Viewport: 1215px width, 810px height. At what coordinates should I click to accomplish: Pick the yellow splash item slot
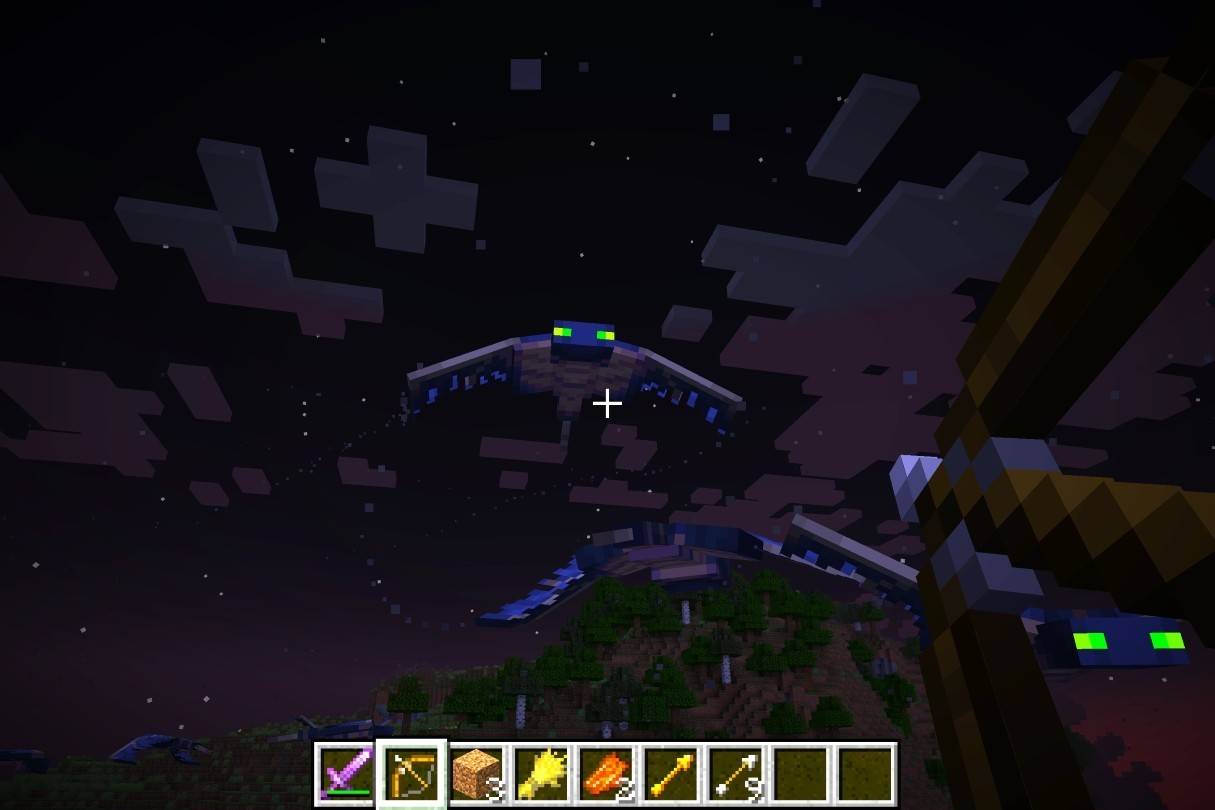540,774
